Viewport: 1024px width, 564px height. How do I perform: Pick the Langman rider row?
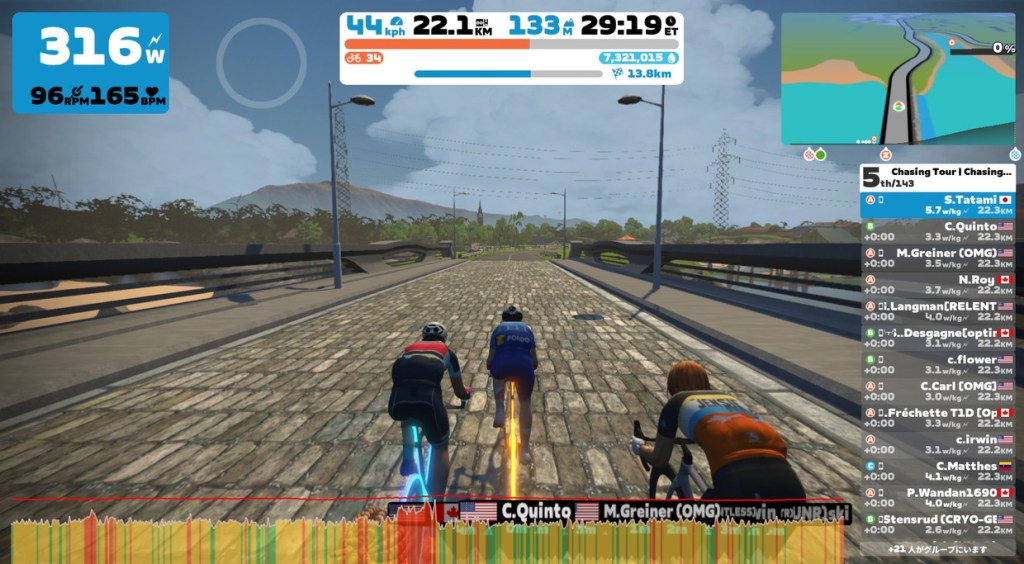(939, 311)
